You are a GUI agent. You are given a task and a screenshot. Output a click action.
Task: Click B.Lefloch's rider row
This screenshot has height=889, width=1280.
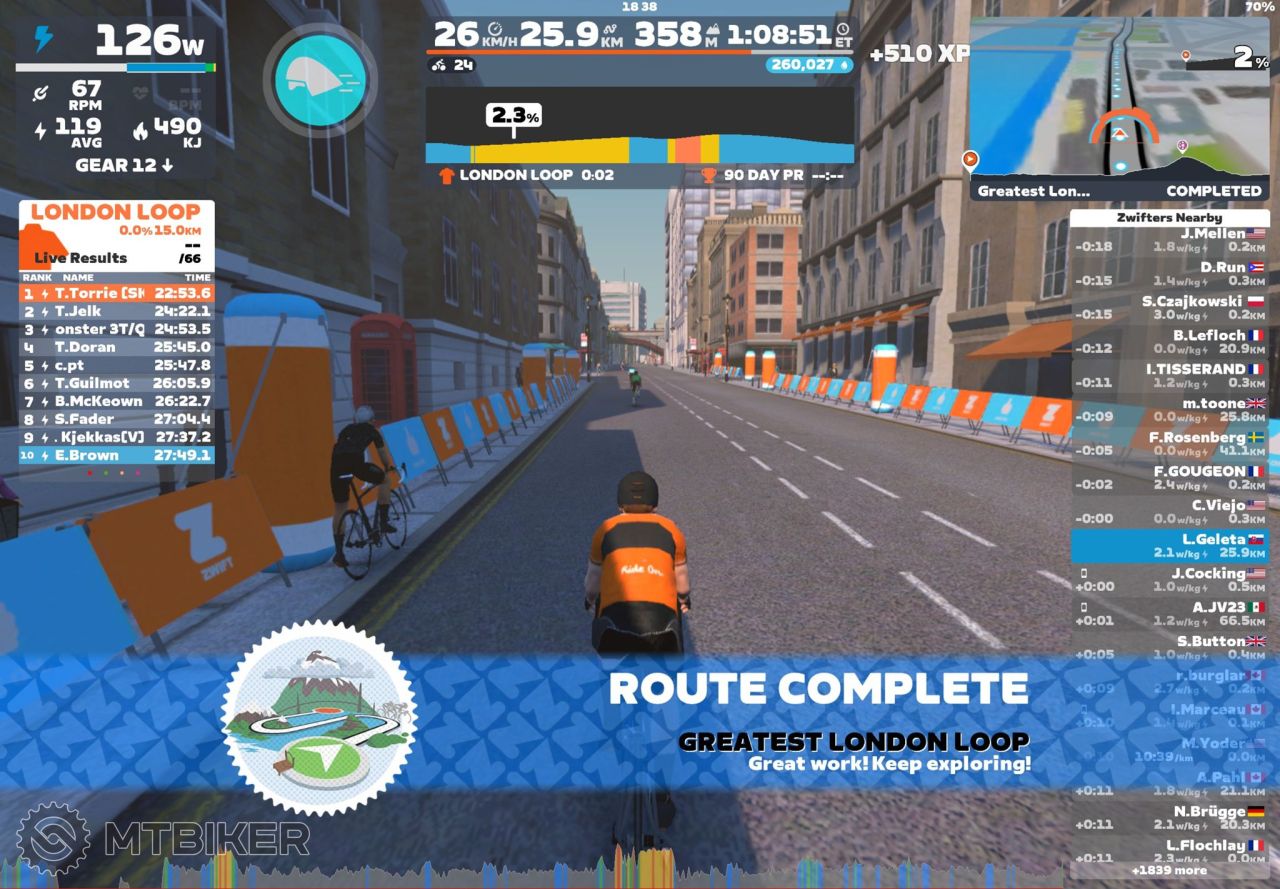coord(1168,342)
